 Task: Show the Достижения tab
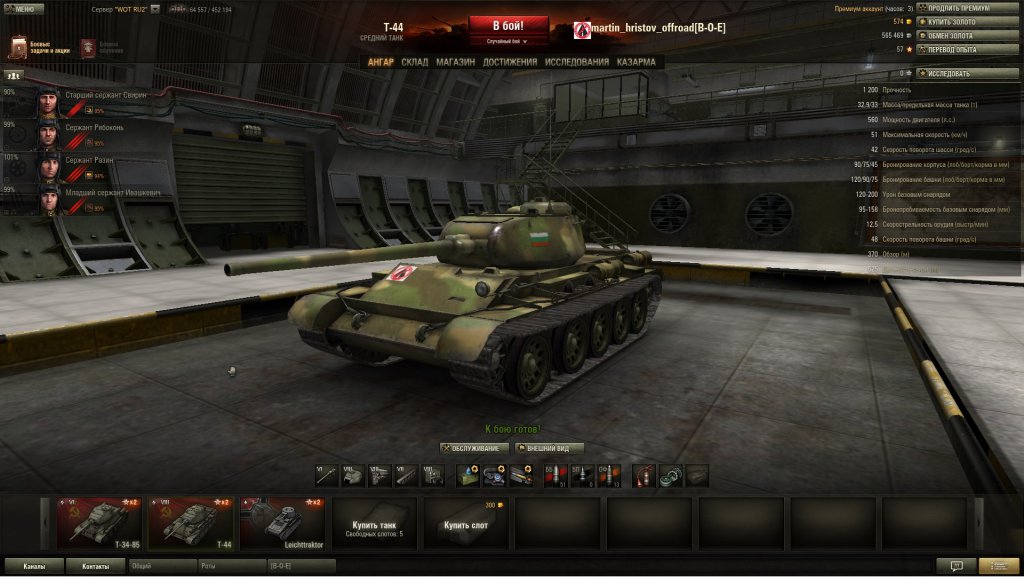tap(510, 62)
